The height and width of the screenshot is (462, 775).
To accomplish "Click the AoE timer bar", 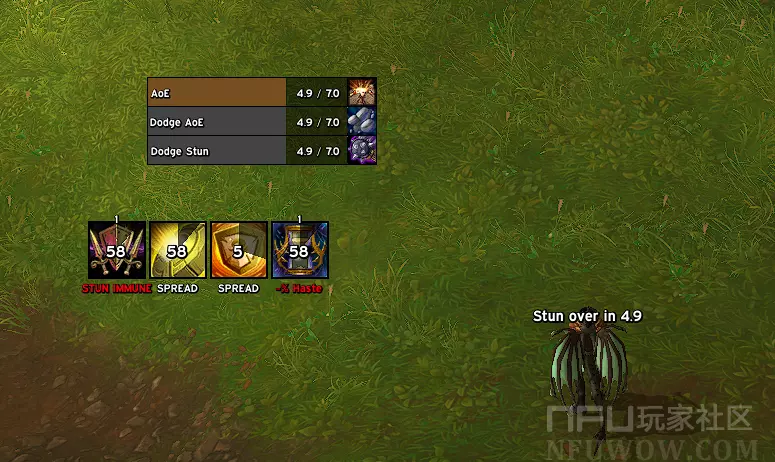I will pos(246,93).
